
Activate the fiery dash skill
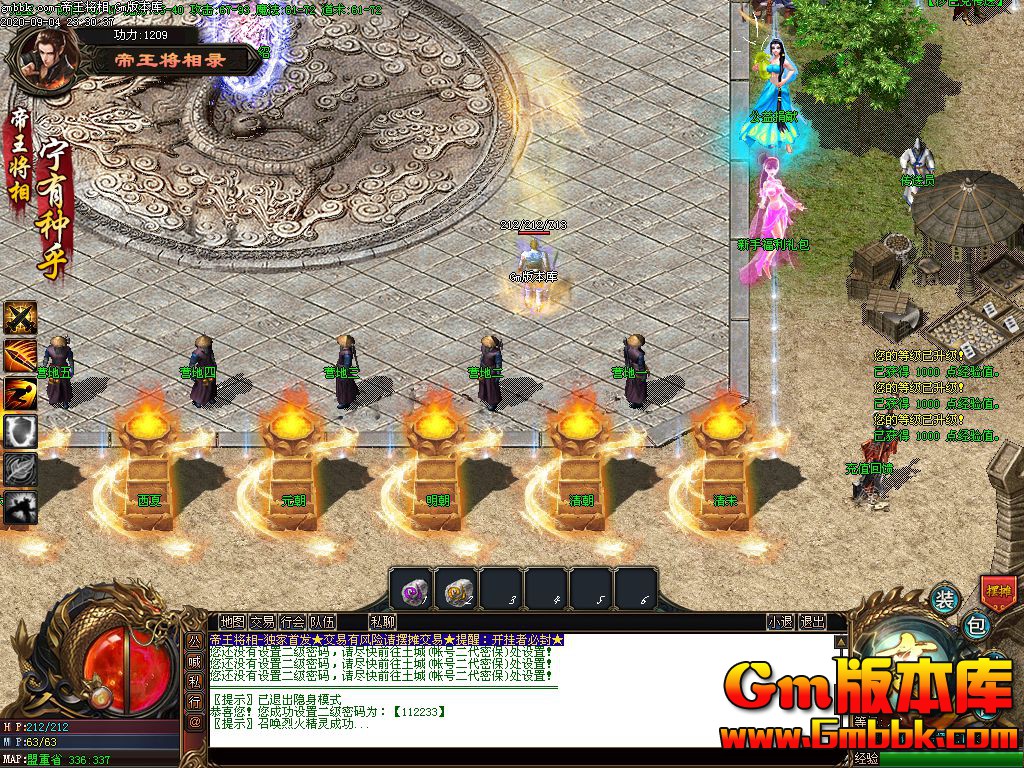[x=20, y=393]
